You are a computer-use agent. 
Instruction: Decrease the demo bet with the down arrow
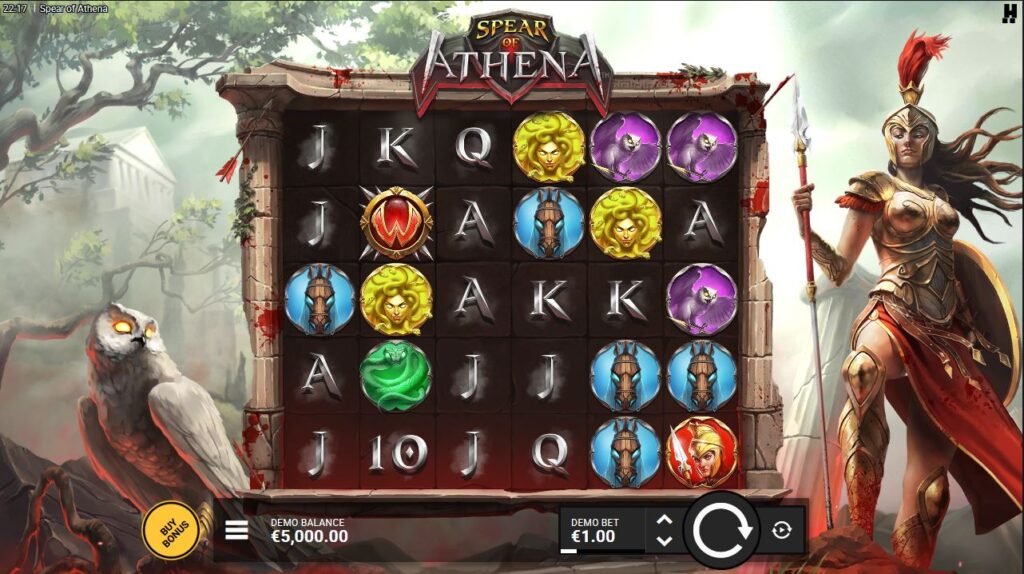(x=663, y=541)
